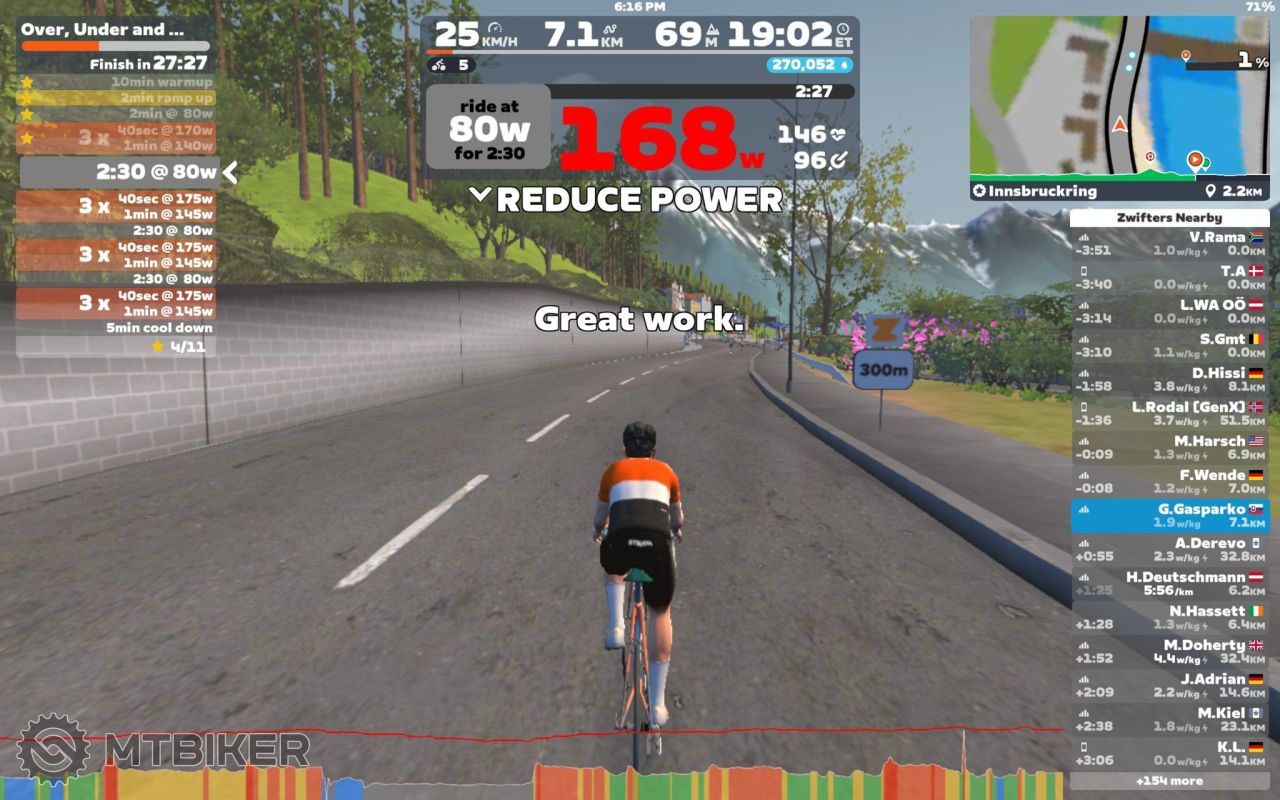Select H.Deutschmann in the rider list
Image resolution: width=1280 pixels, height=800 pixels.
(x=1169, y=583)
